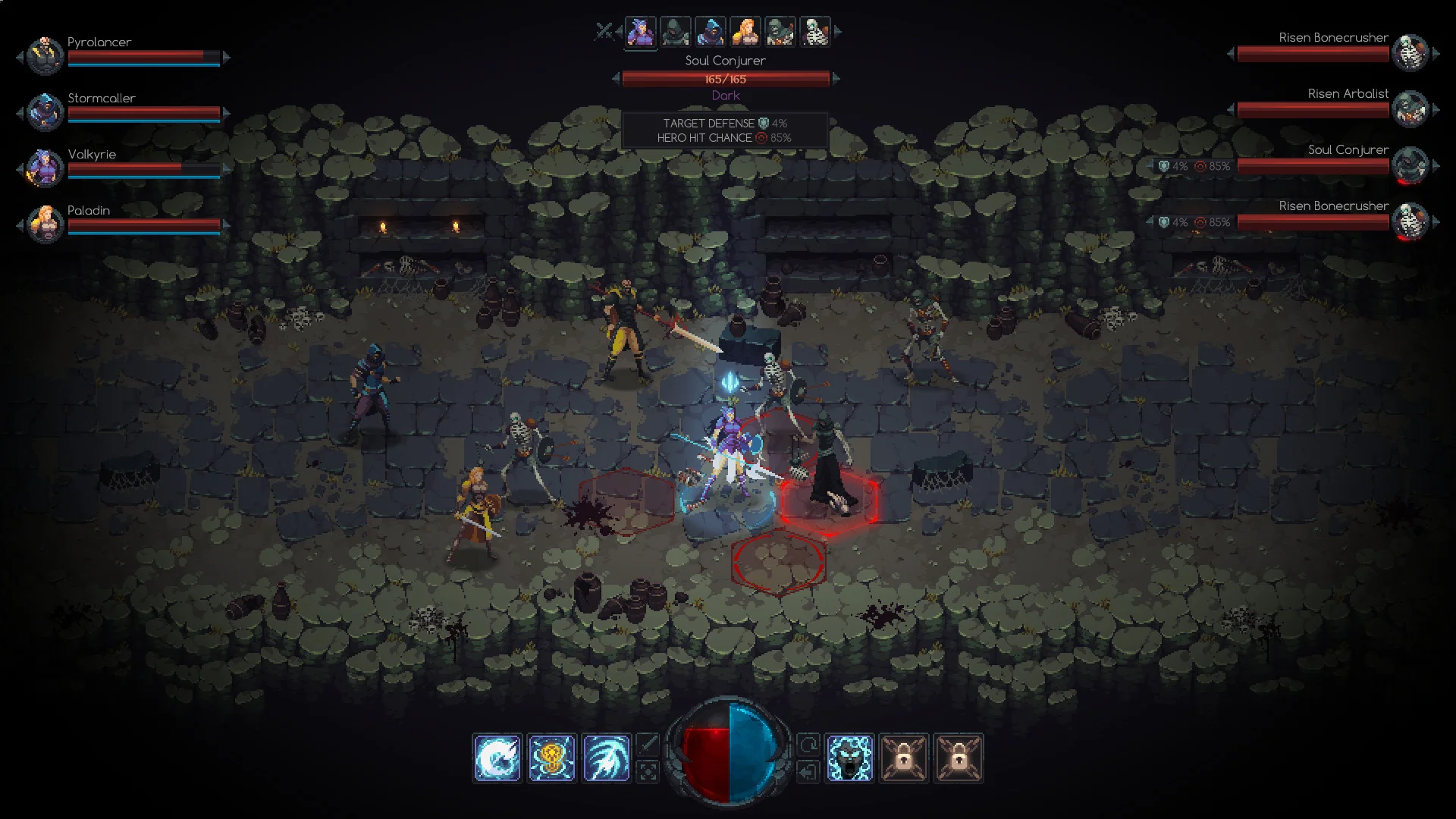This screenshot has width=1456, height=819.
Task: Choose the Valkyrie party portrait
Action: point(45,168)
